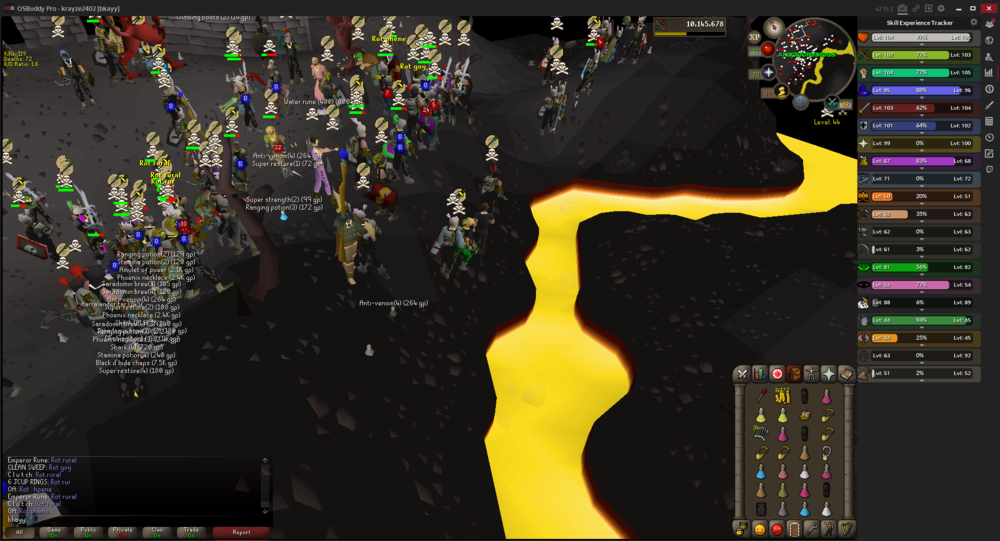Open the Logout door tab

[794, 528]
